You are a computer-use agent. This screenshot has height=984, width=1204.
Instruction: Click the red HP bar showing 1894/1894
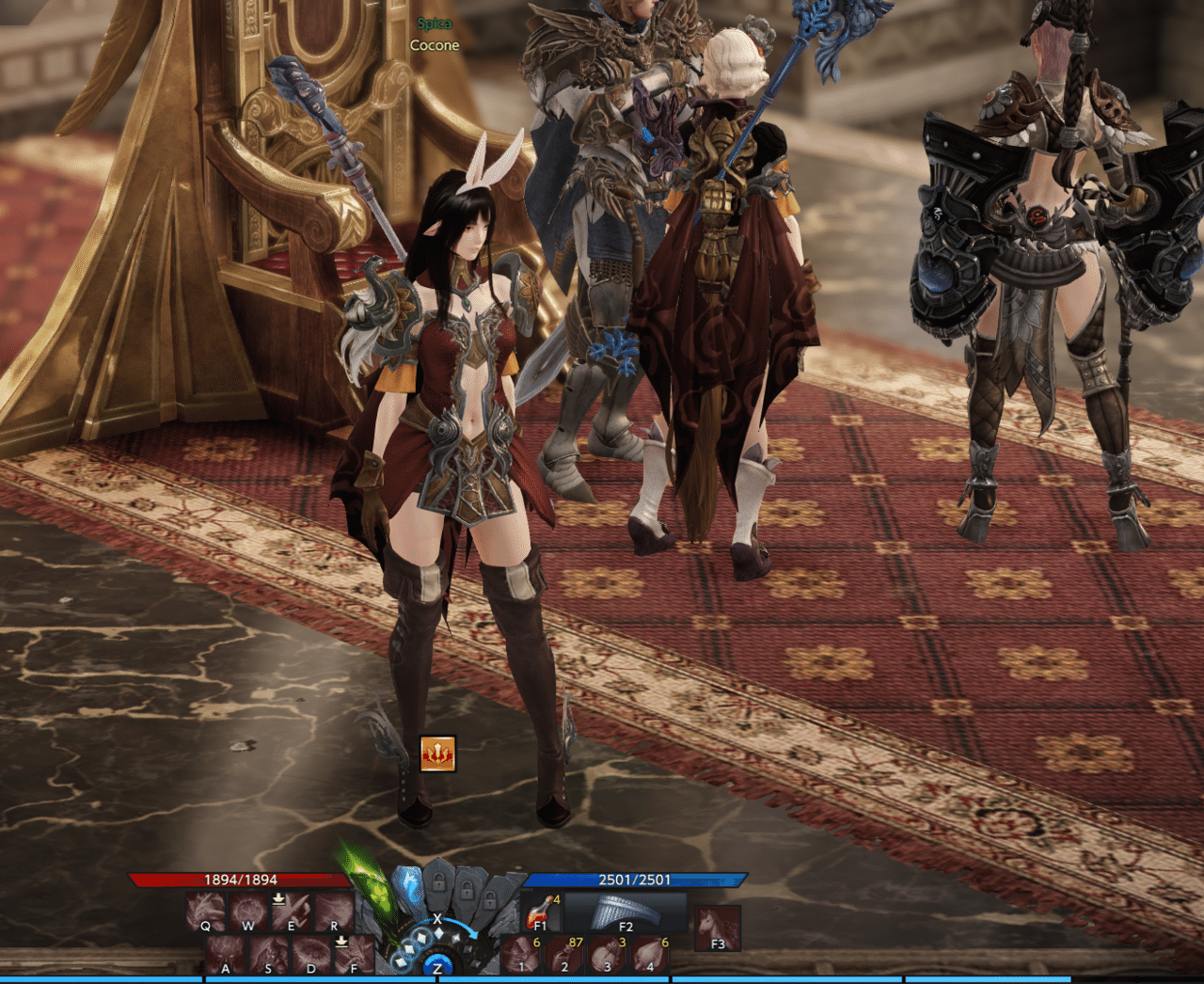240,881
